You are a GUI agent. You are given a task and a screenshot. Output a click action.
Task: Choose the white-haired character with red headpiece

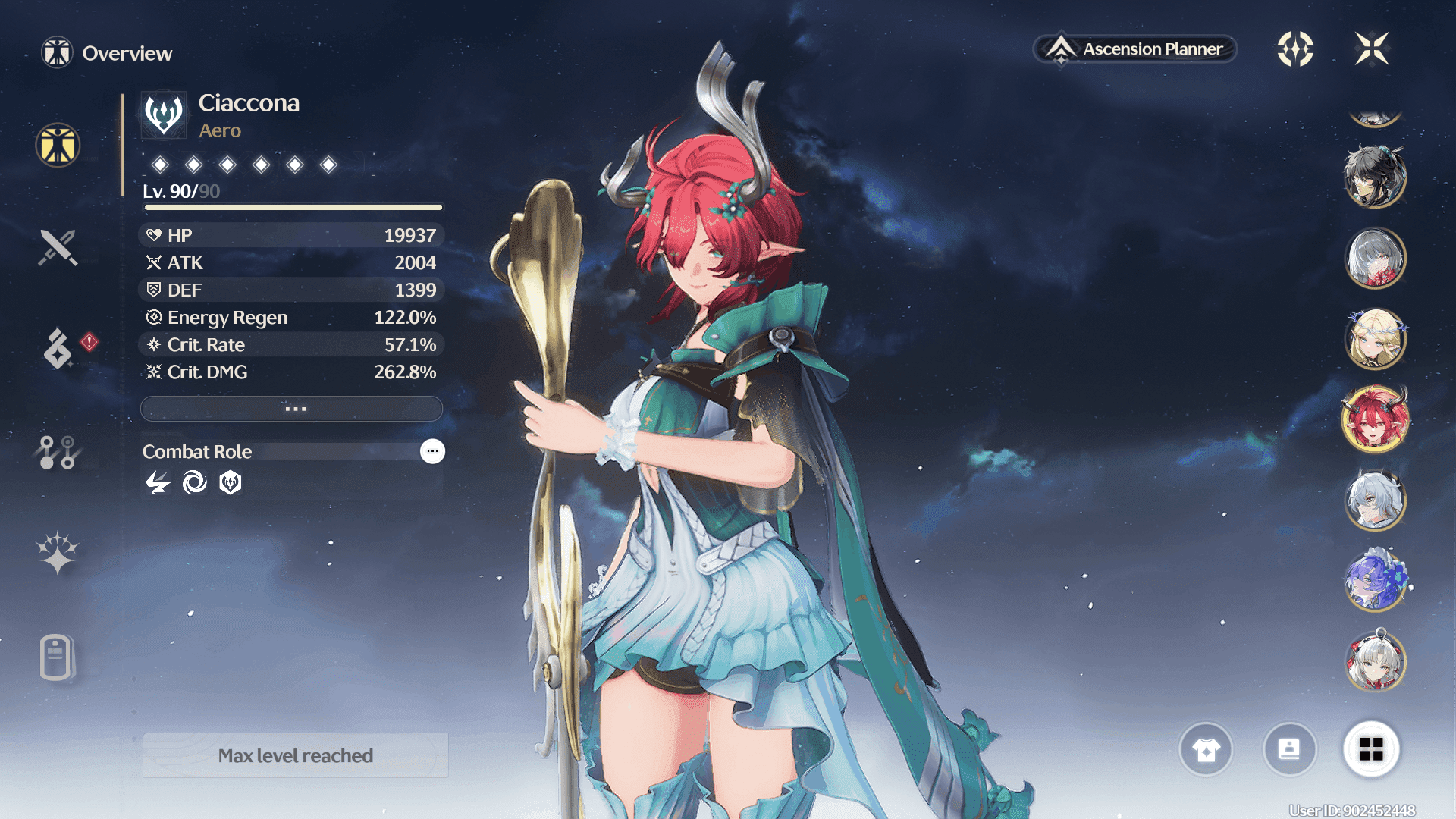(x=1375, y=661)
